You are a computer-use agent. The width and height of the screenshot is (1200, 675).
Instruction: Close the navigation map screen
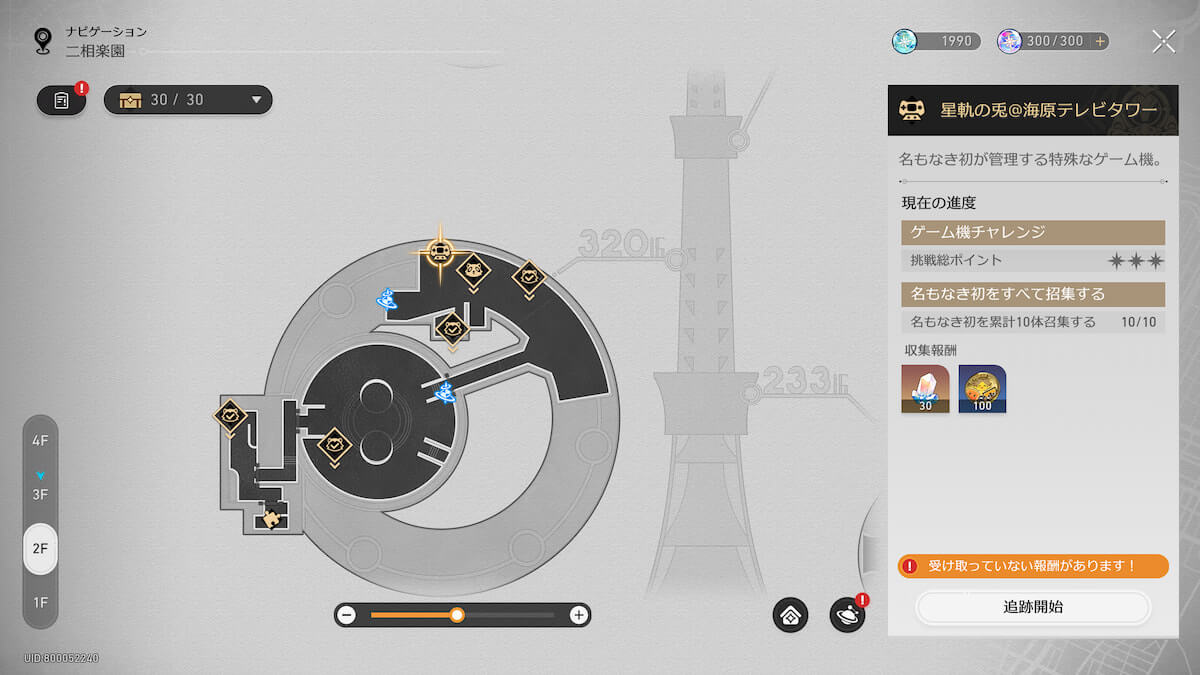pos(1163,41)
